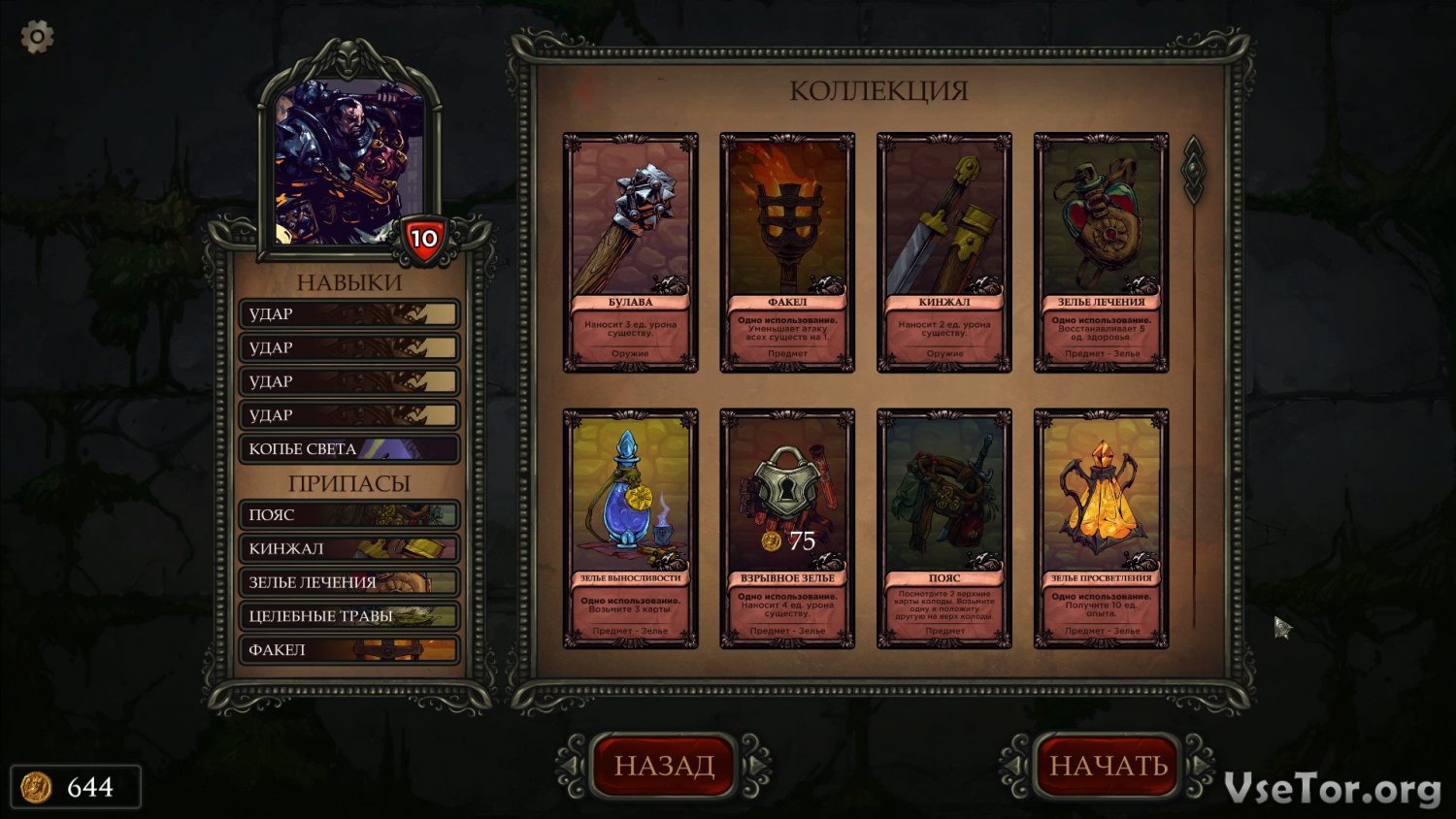
Task: Choose the Зелье выносливости blue potion card
Action: coord(630,528)
